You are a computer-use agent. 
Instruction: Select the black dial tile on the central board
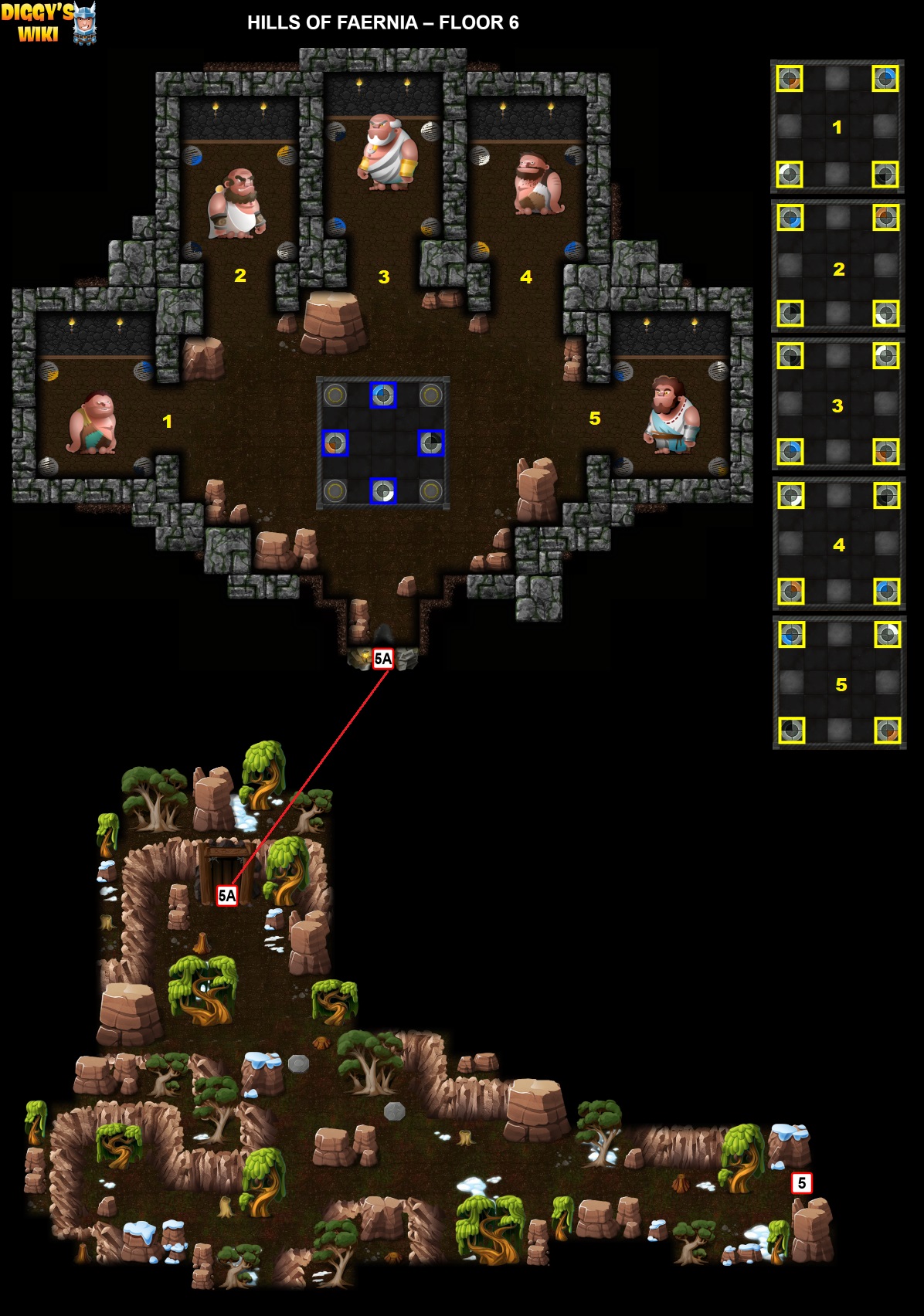pos(431,443)
